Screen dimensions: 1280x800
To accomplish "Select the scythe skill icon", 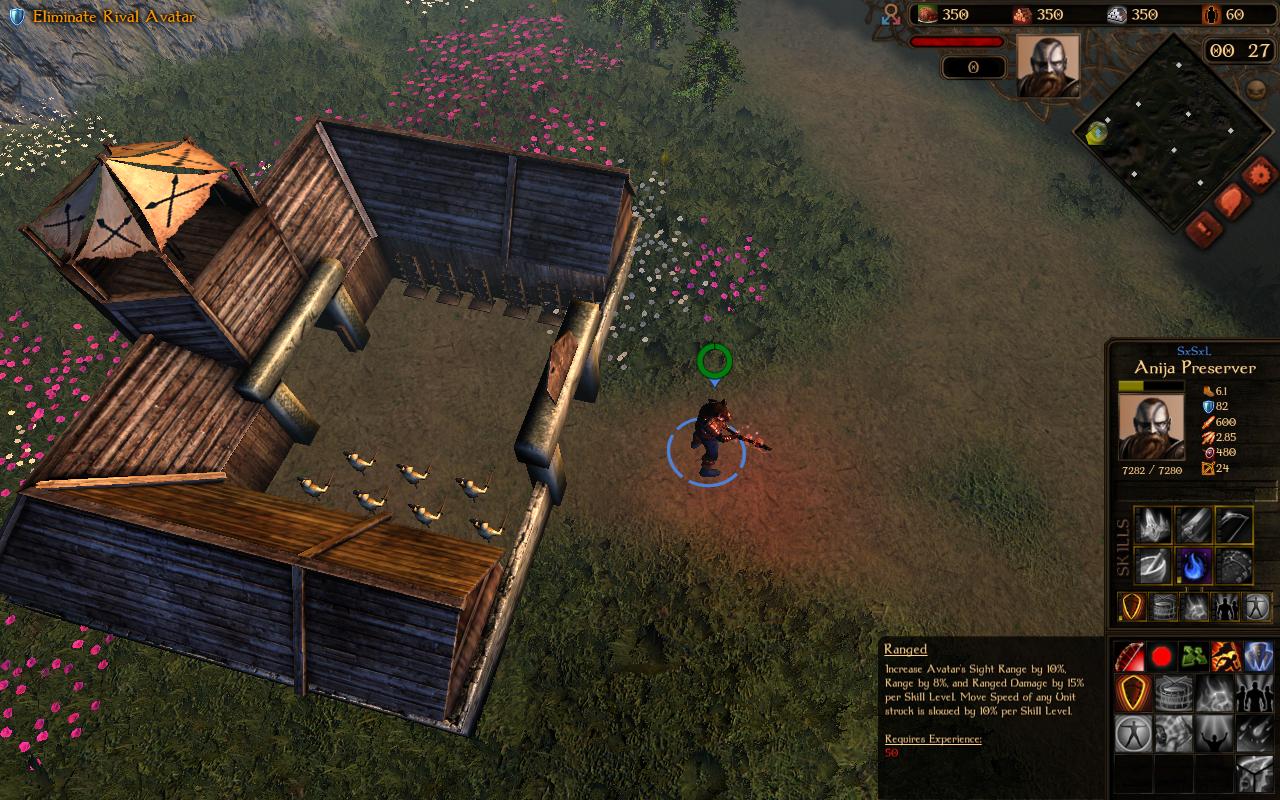I will [x=1234, y=524].
